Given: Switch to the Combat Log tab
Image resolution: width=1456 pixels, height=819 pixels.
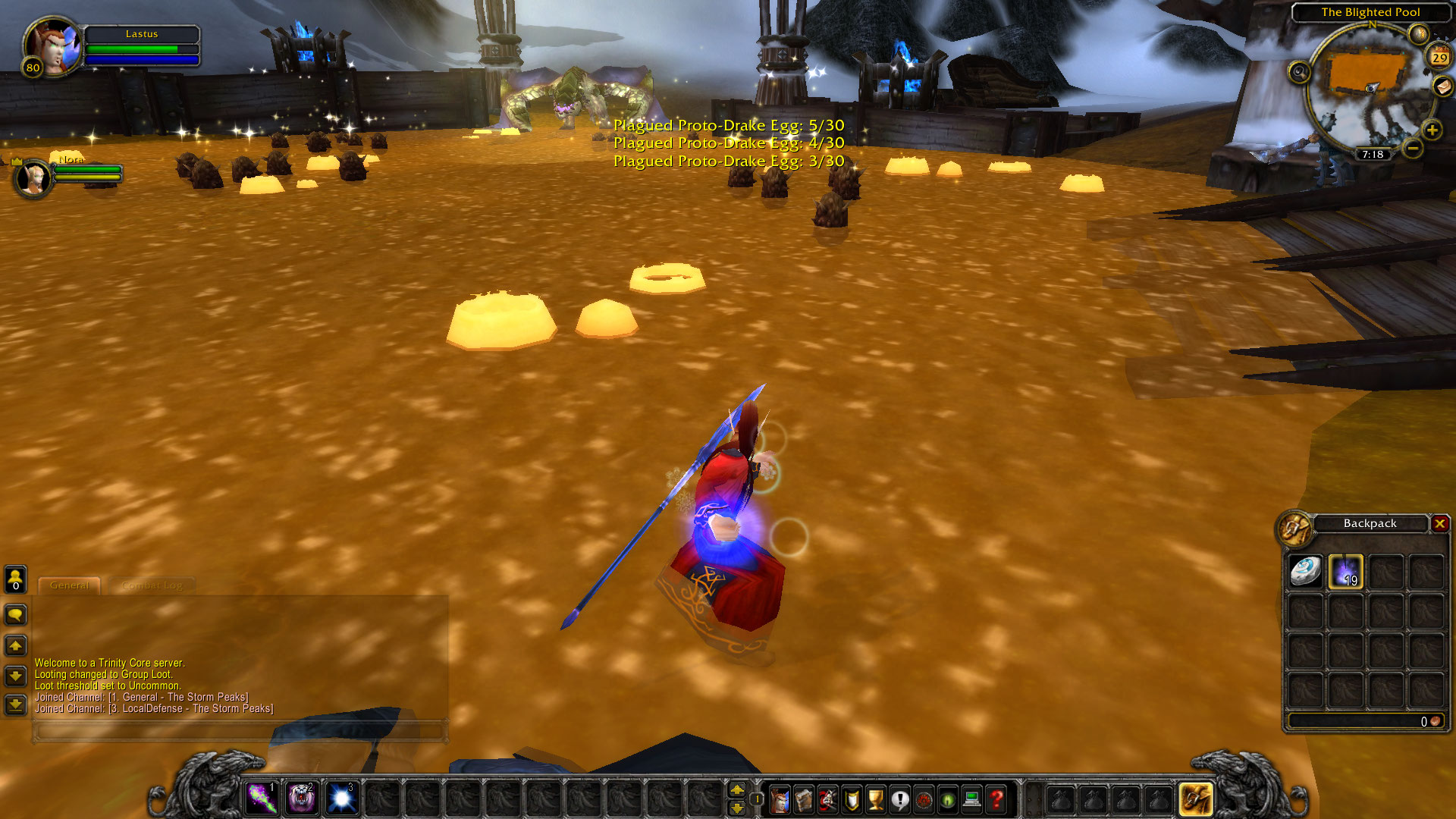Looking at the screenshot, I should coord(152,585).
